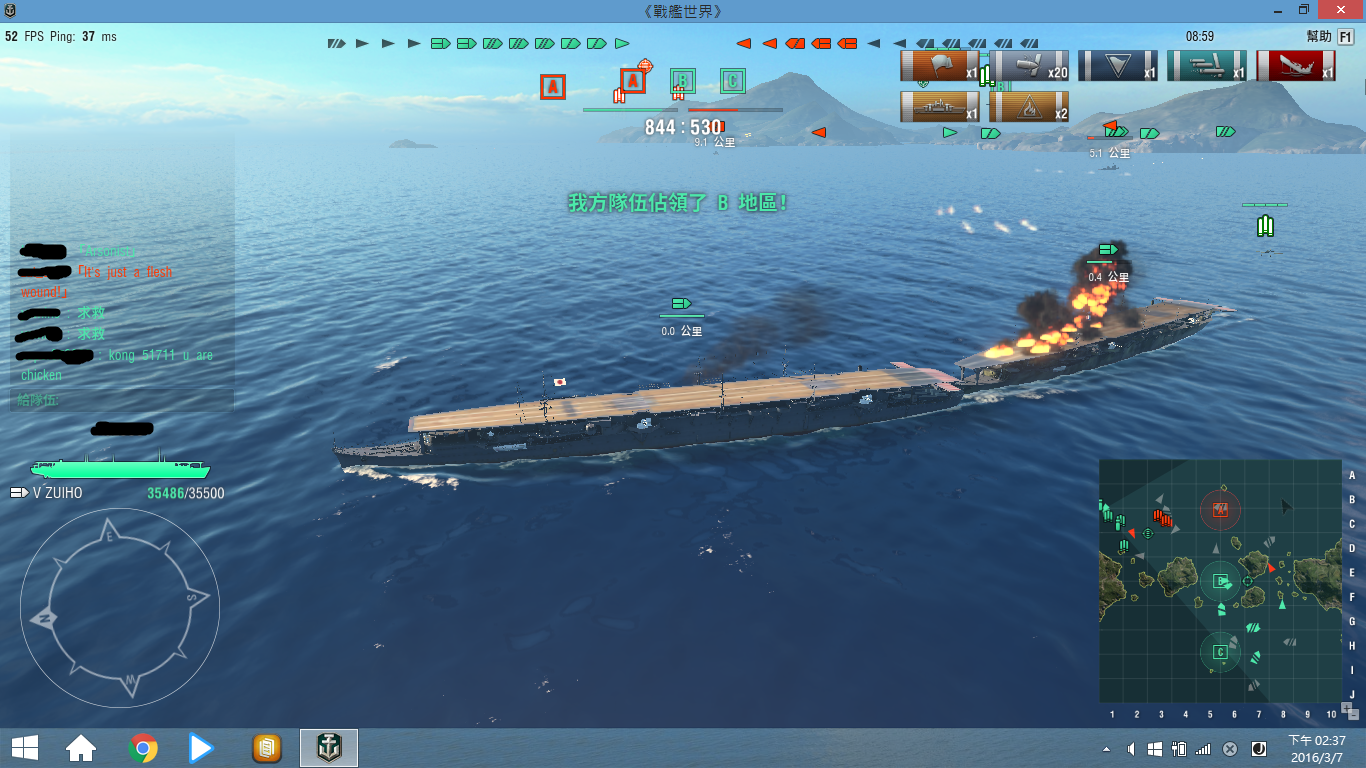Click the red sinking-ship ribbon
Image resolution: width=1366 pixels, height=768 pixels.
pos(1296,66)
